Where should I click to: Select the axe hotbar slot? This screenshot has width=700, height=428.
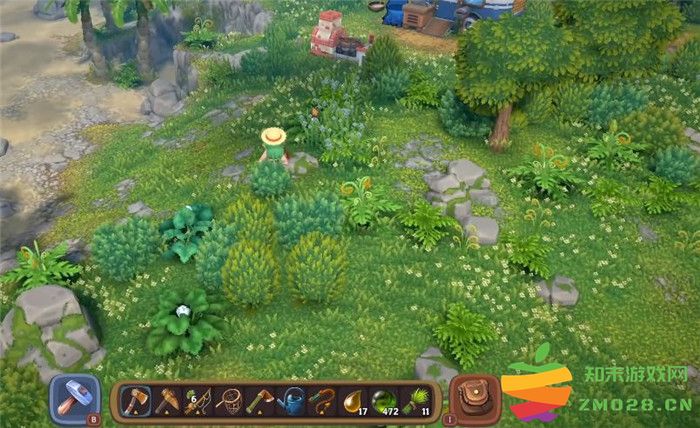click(x=135, y=401)
